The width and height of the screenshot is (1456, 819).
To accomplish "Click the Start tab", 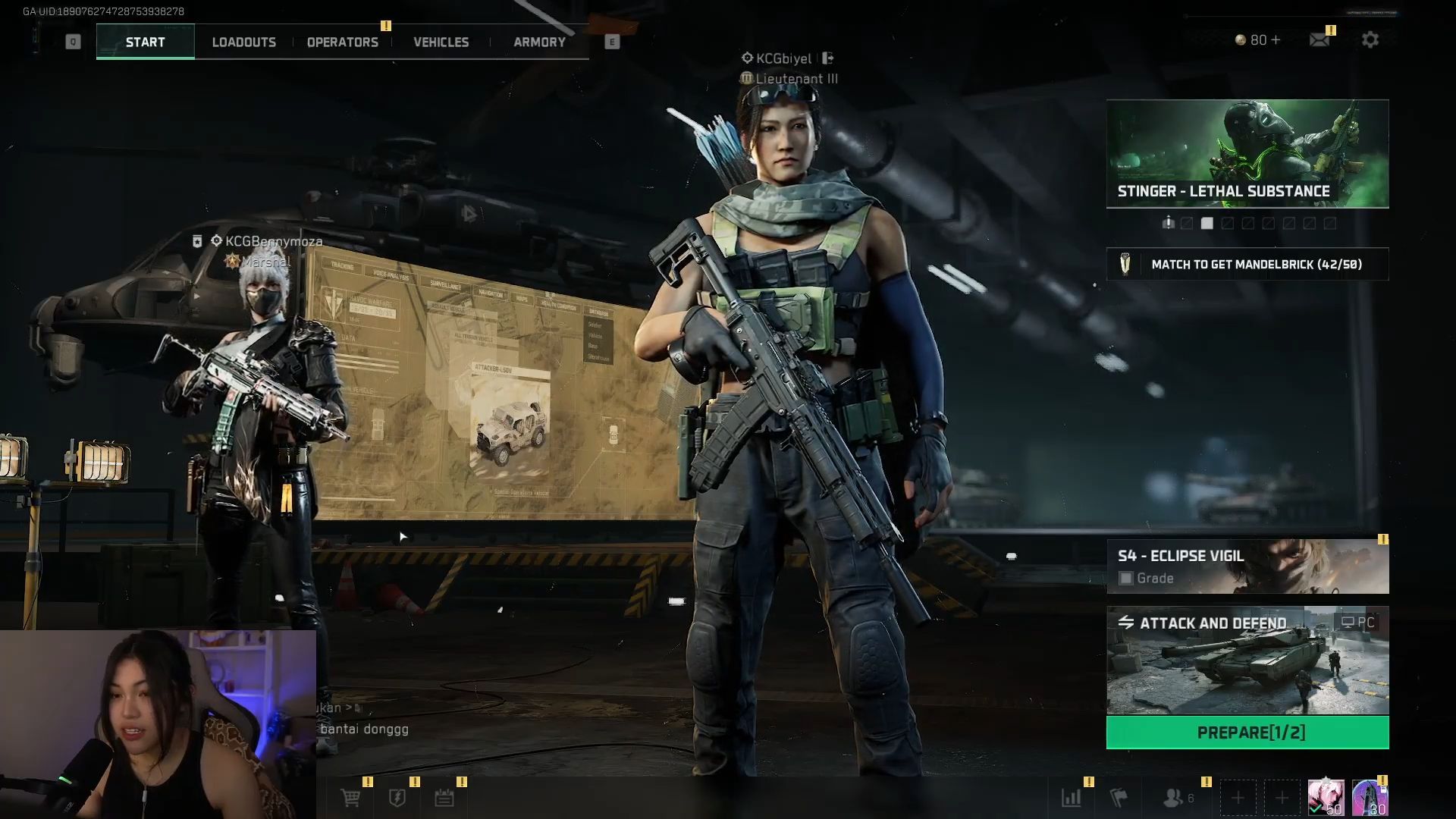I will click(x=145, y=42).
